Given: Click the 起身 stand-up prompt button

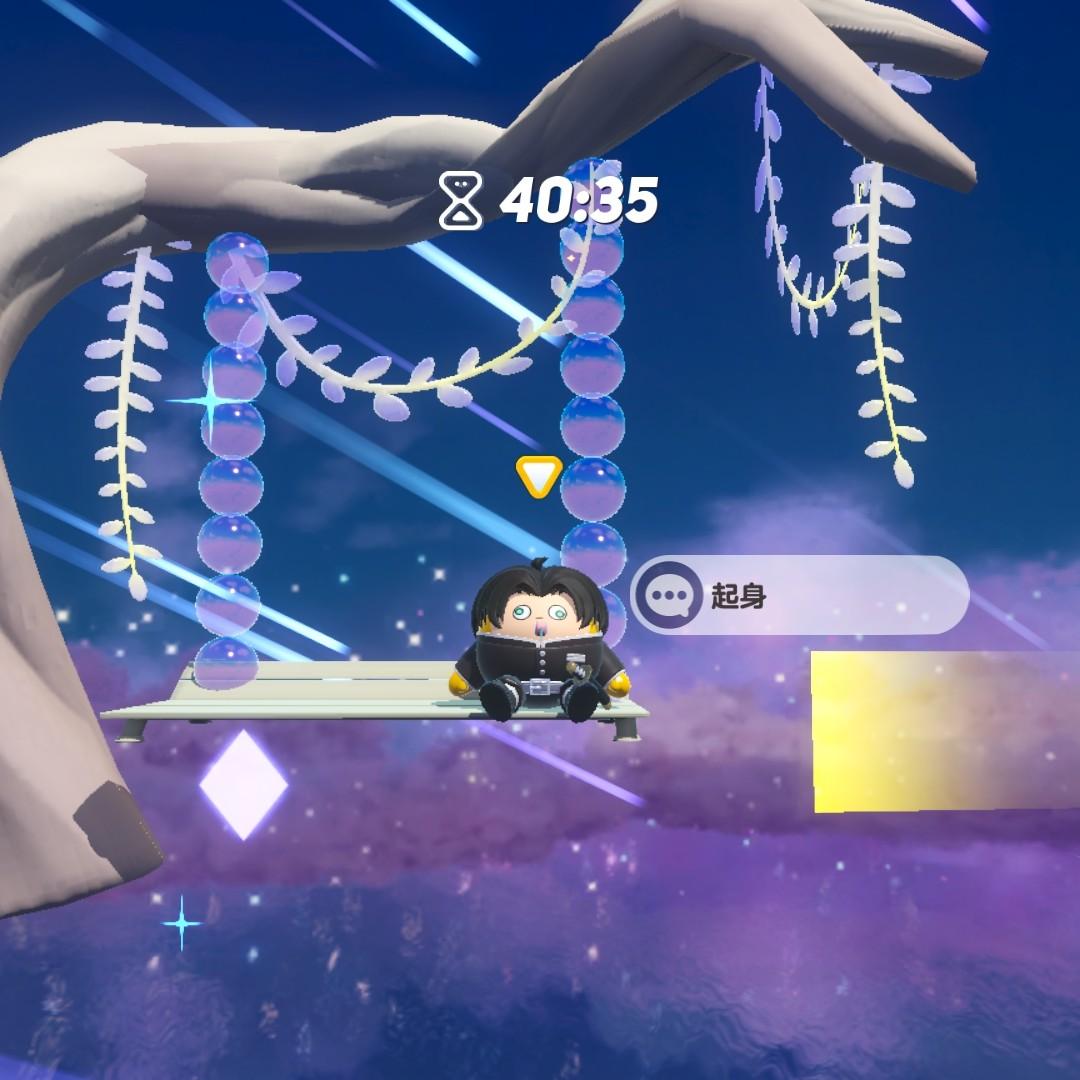Looking at the screenshot, I should tap(798, 597).
